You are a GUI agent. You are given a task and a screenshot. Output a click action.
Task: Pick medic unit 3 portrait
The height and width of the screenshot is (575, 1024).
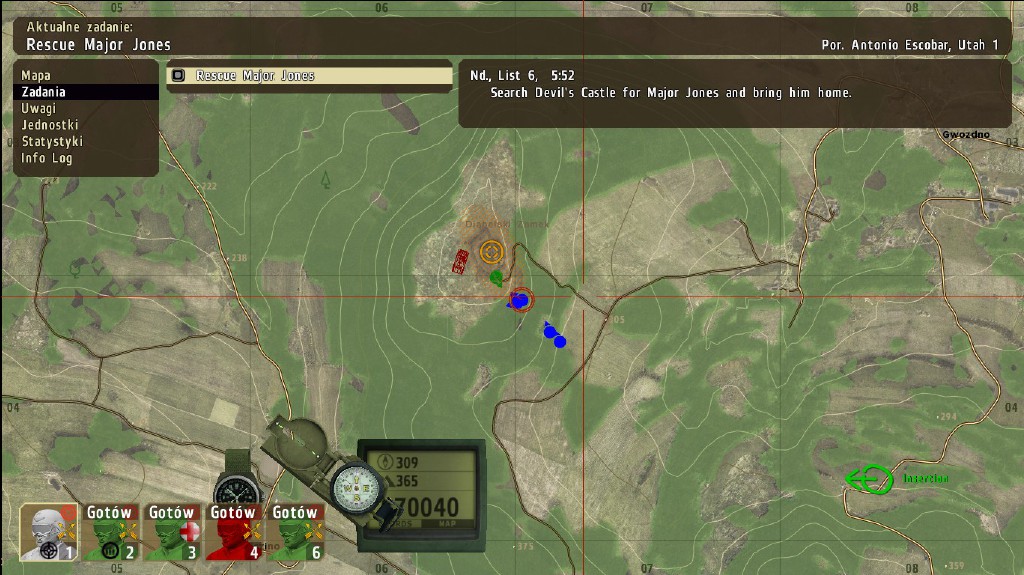click(x=172, y=531)
